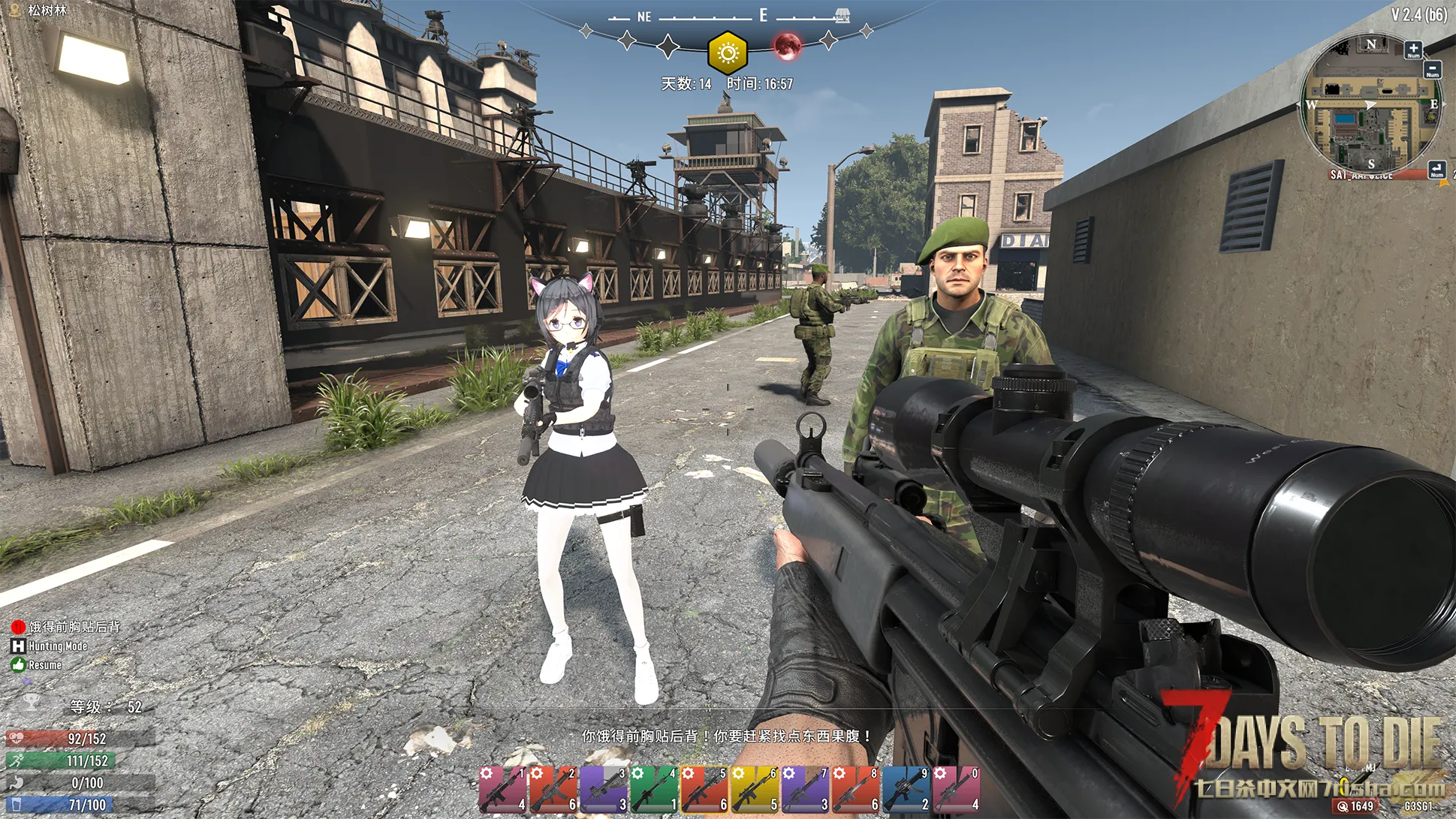Click the minimap zoom-out minus button
Viewport: 1456px width, 819px height.
[x=1432, y=69]
